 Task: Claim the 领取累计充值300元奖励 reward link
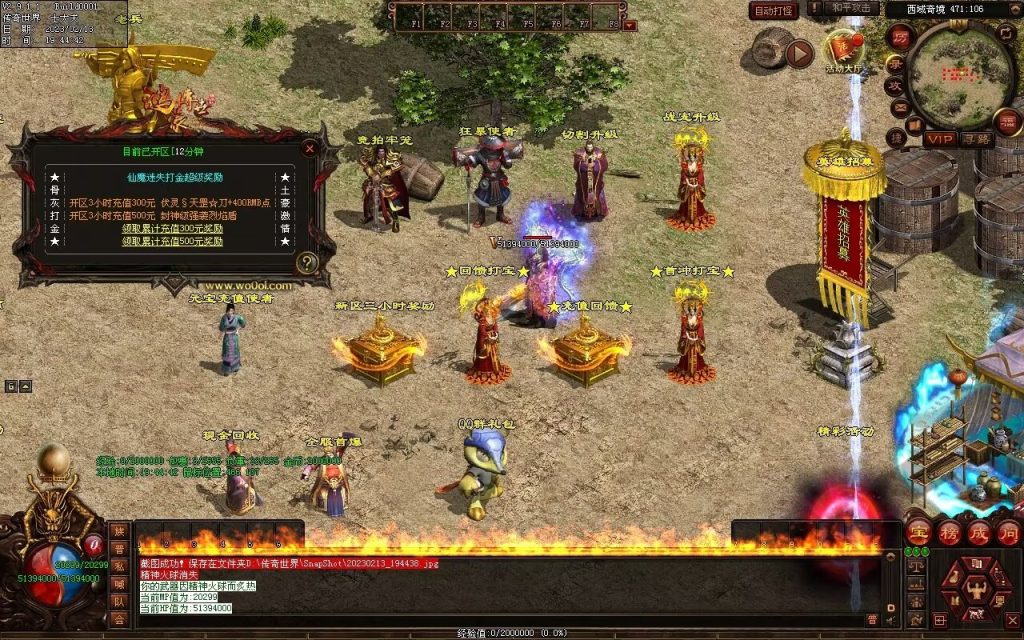(x=173, y=228)
